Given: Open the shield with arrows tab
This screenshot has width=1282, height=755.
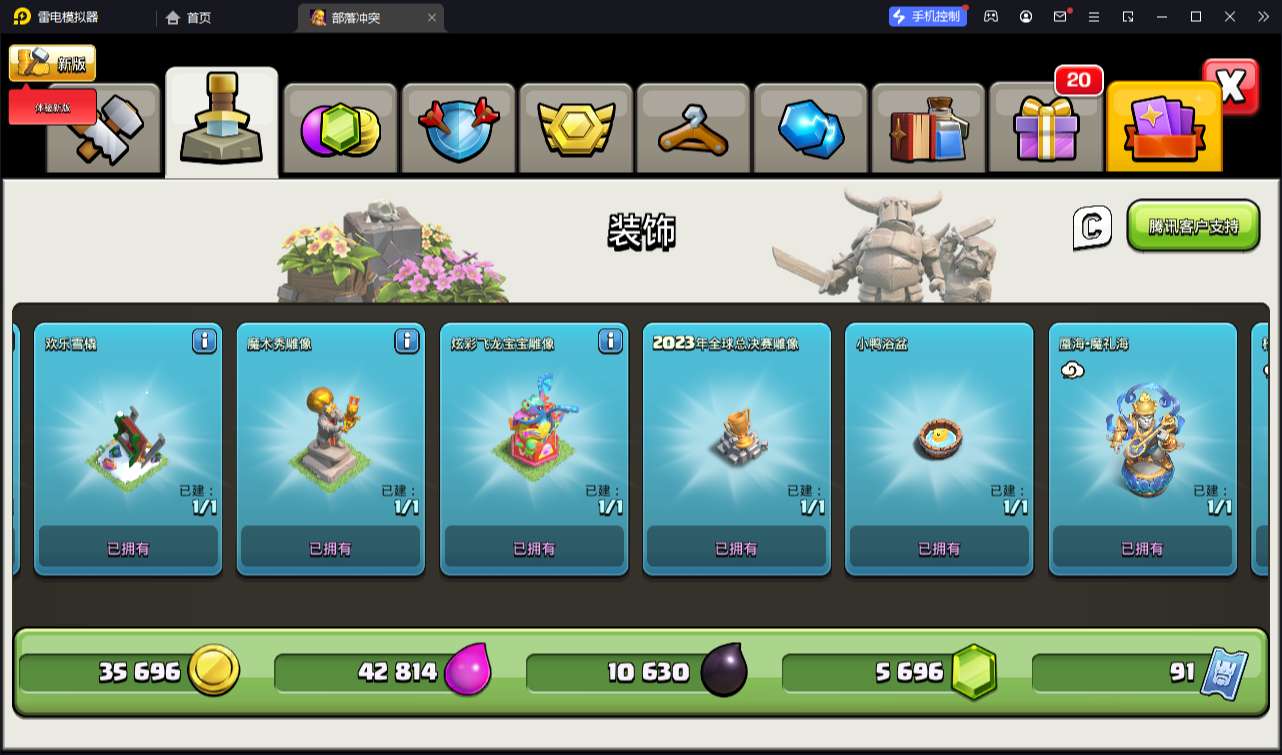Looking at the screenshot, I should [x=457, y=130].
